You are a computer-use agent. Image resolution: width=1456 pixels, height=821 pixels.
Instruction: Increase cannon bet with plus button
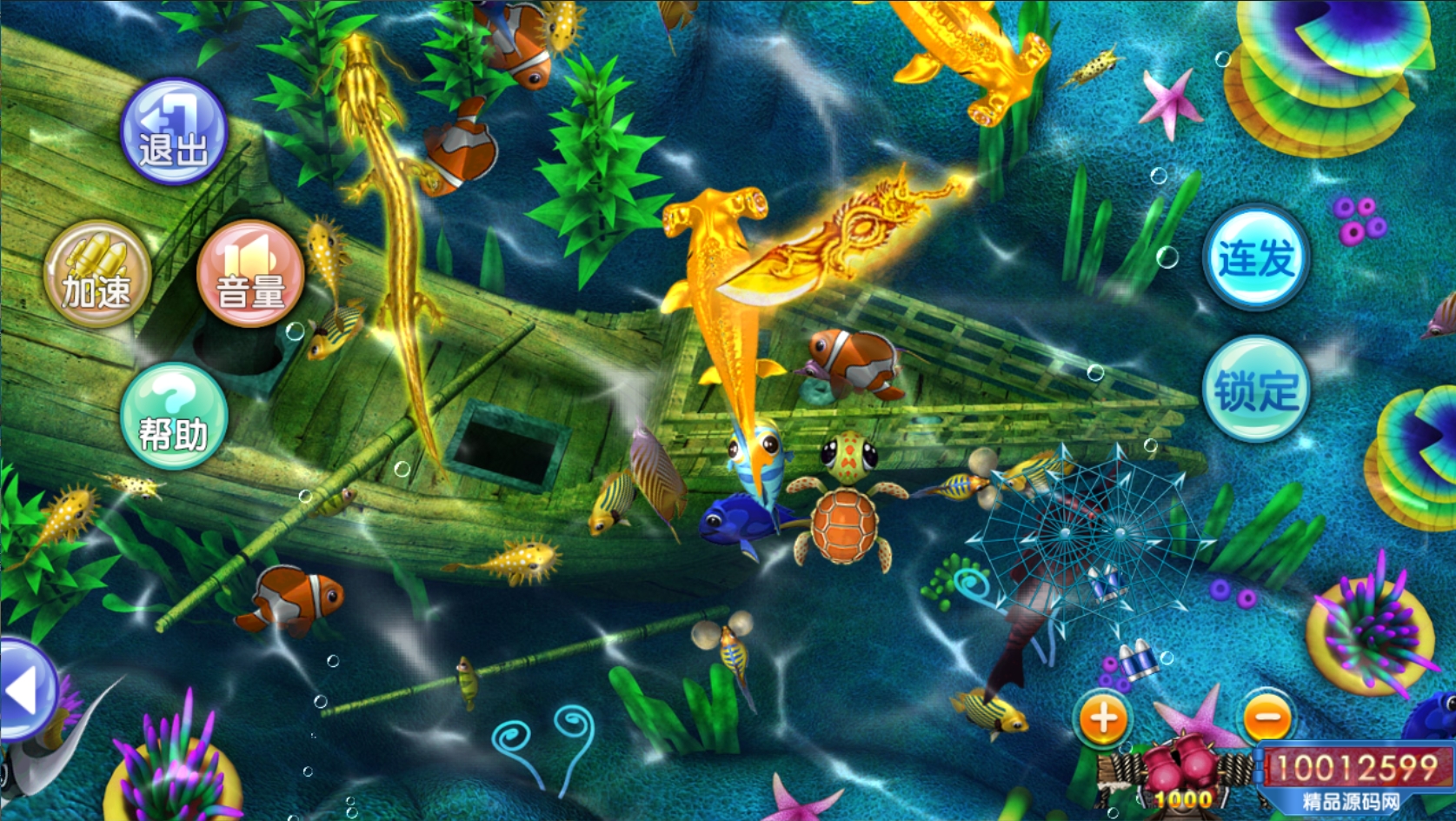click(x=1103, y=718)
